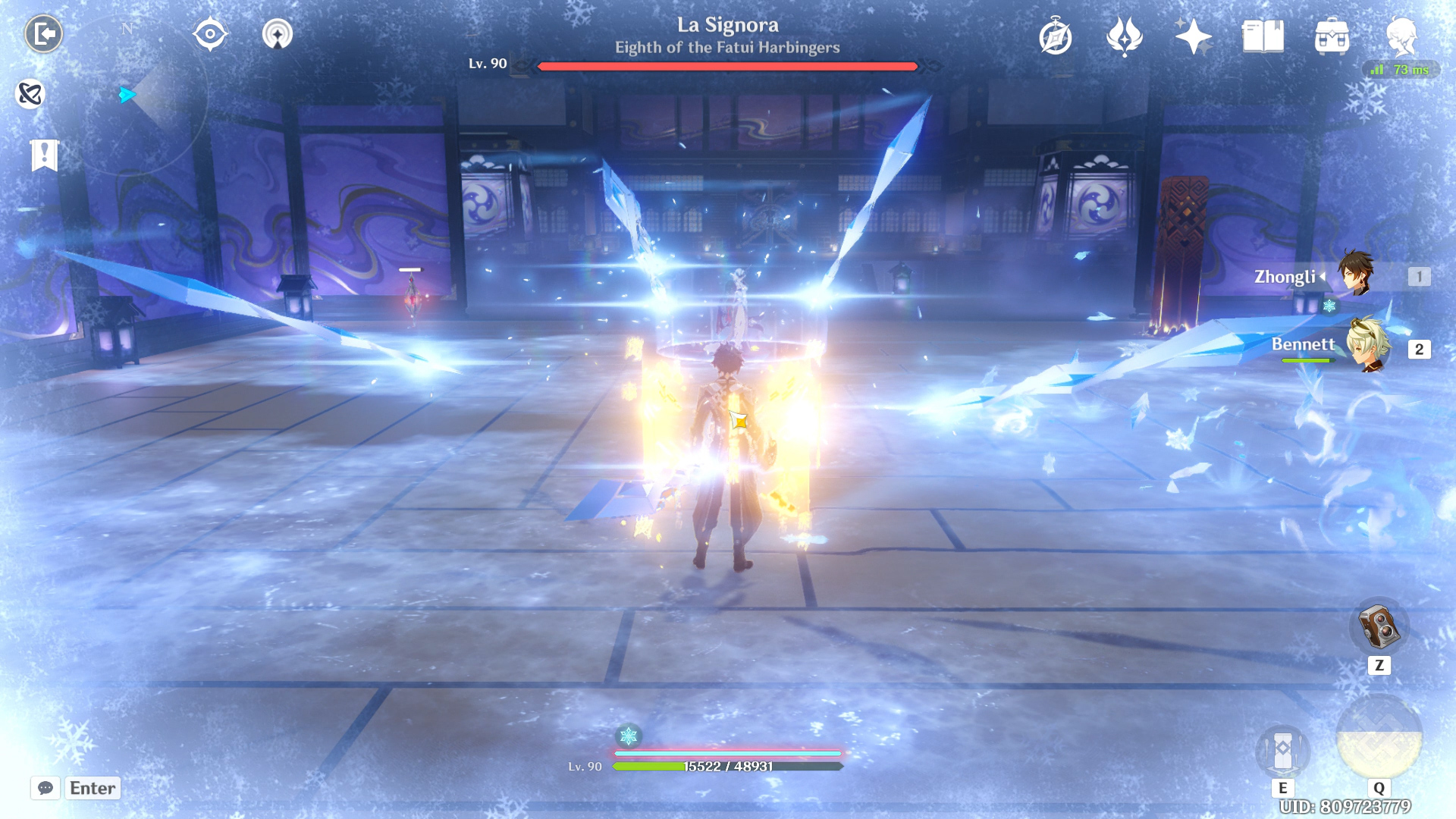This screenshot has width=1456, height=819.
Task: Open the Battle Pass flame icon
Action: (1124, 36)
